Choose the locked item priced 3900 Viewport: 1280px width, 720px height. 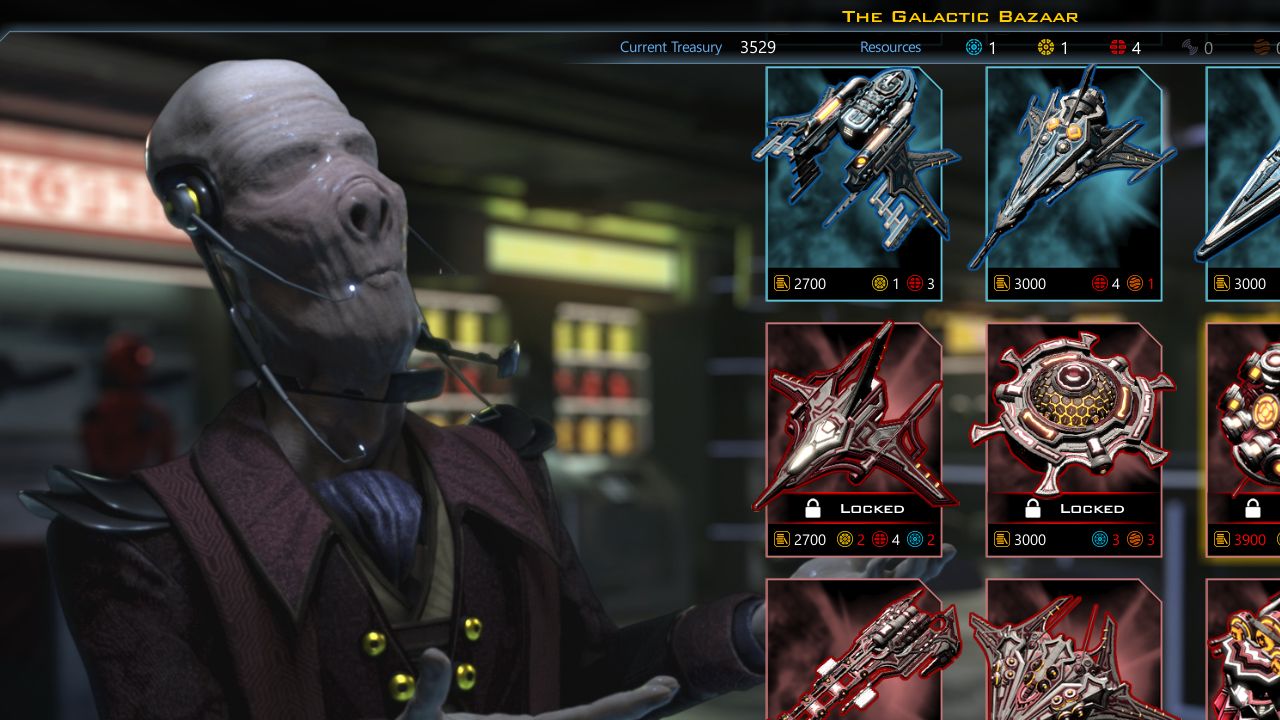point(1245,438)
